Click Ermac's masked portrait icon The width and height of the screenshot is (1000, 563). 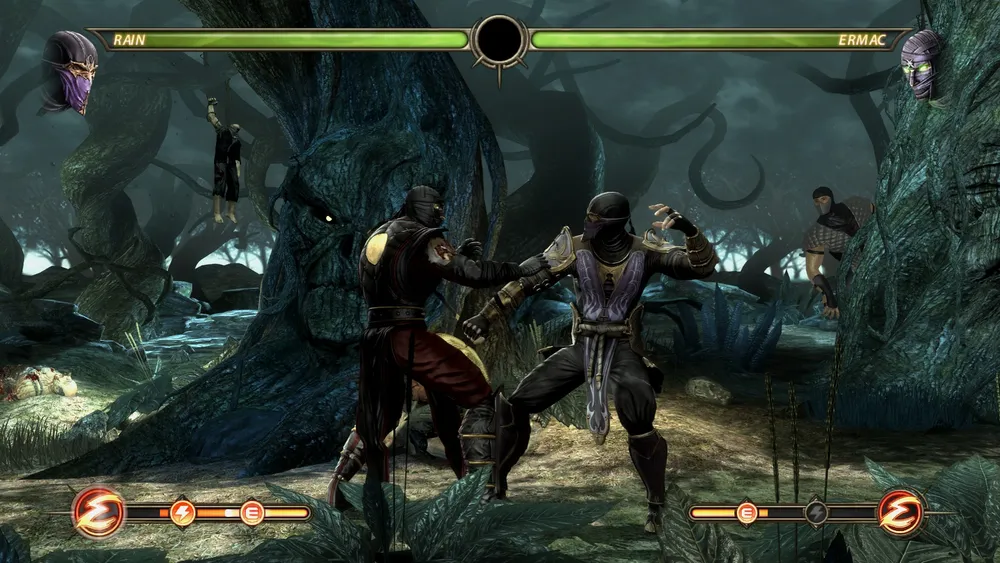tap(921, 64)
